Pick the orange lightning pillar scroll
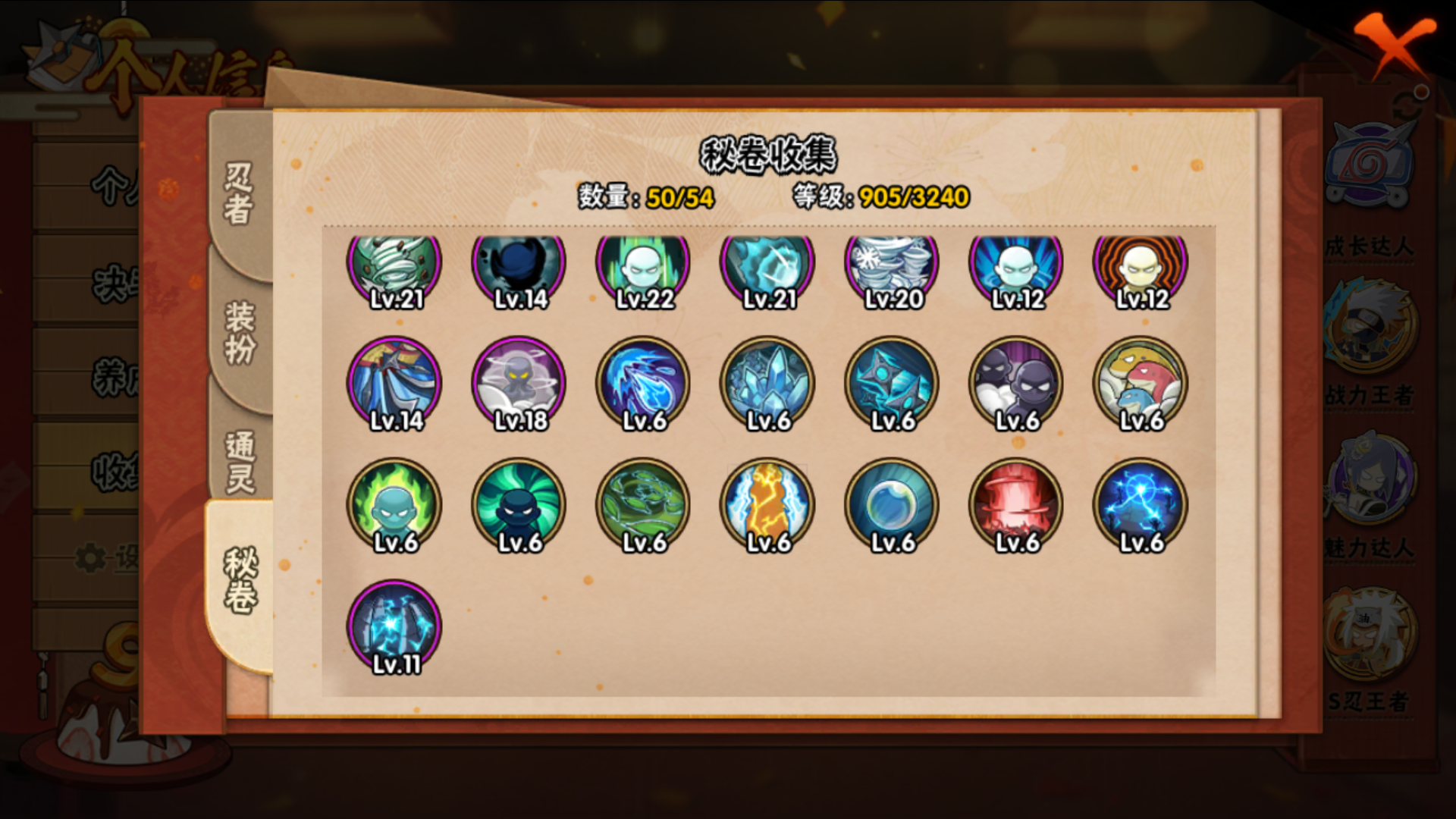The width and height of the screenshot is (1456, 819). [767, 504]
